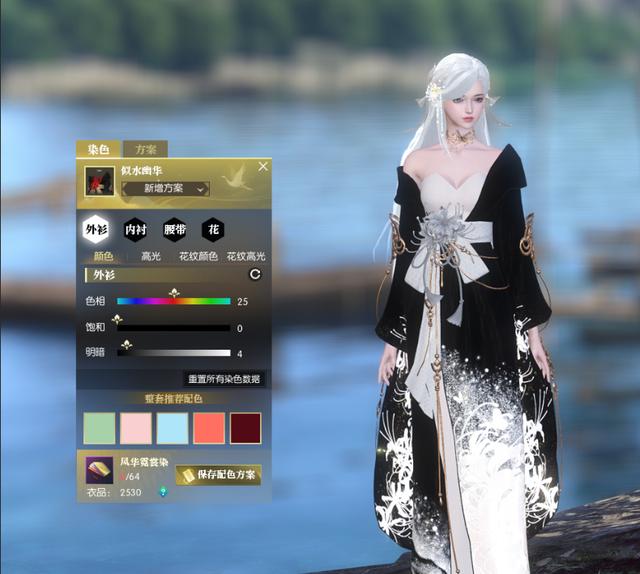
Task: Pick the light green recommended swatch
Action: (x=100, y=428)
